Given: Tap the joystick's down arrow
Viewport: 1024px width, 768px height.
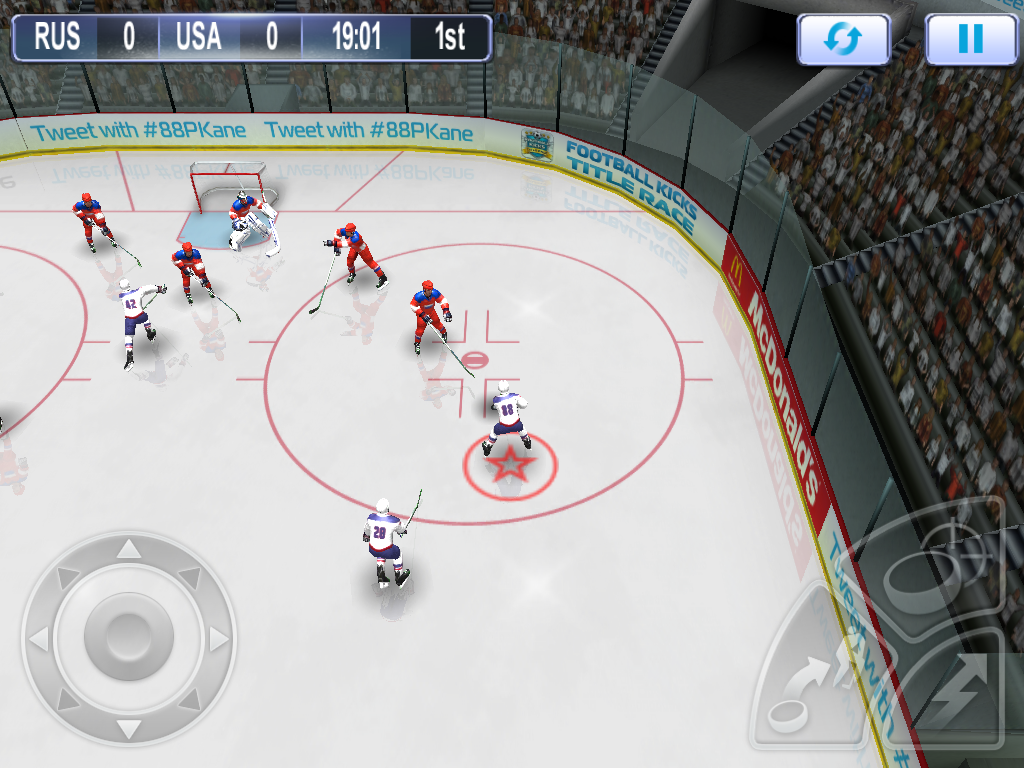Looking at the screenshot, I should 128,726.
